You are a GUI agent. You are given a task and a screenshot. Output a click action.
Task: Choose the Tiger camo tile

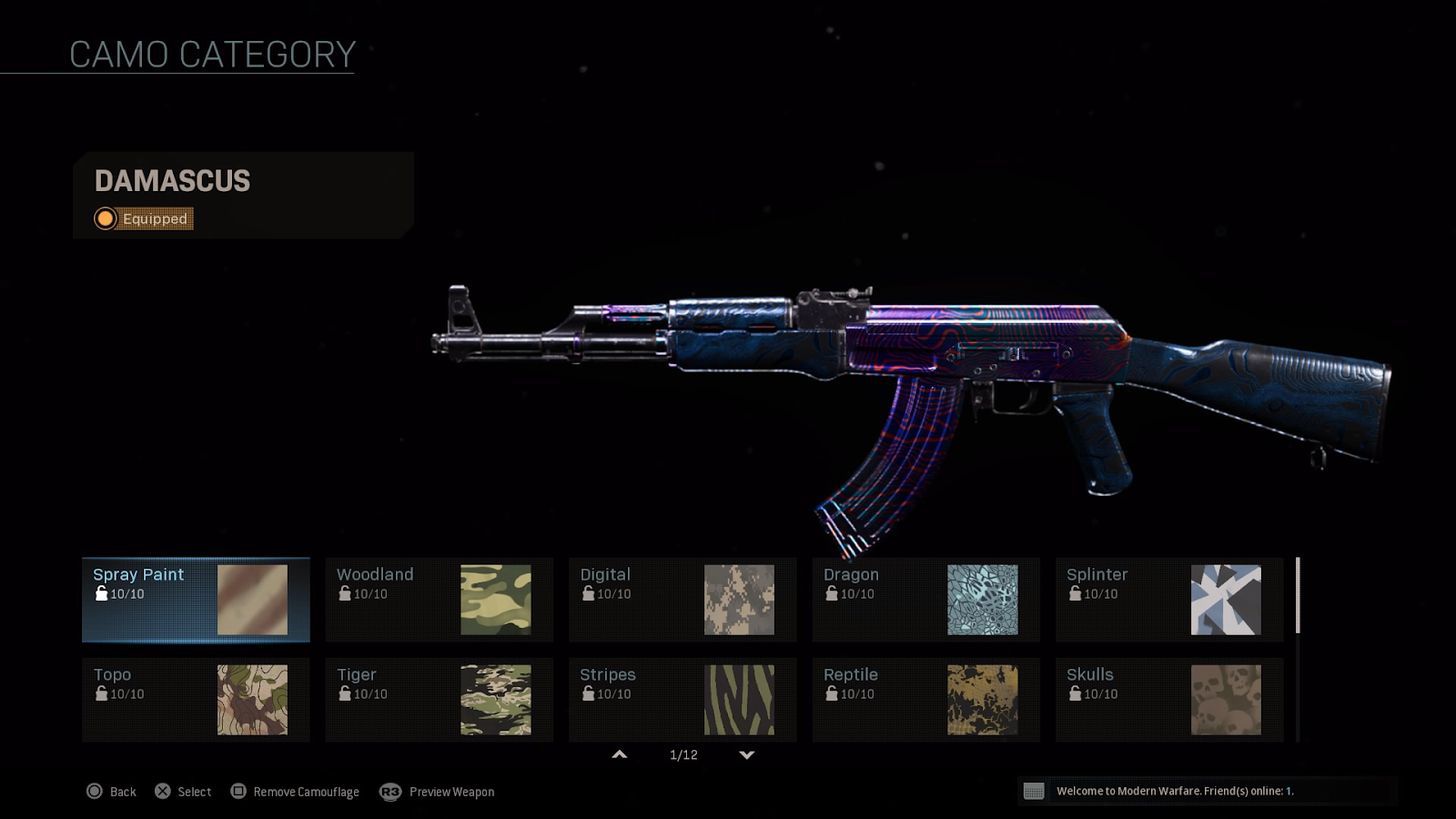point(439,700)
